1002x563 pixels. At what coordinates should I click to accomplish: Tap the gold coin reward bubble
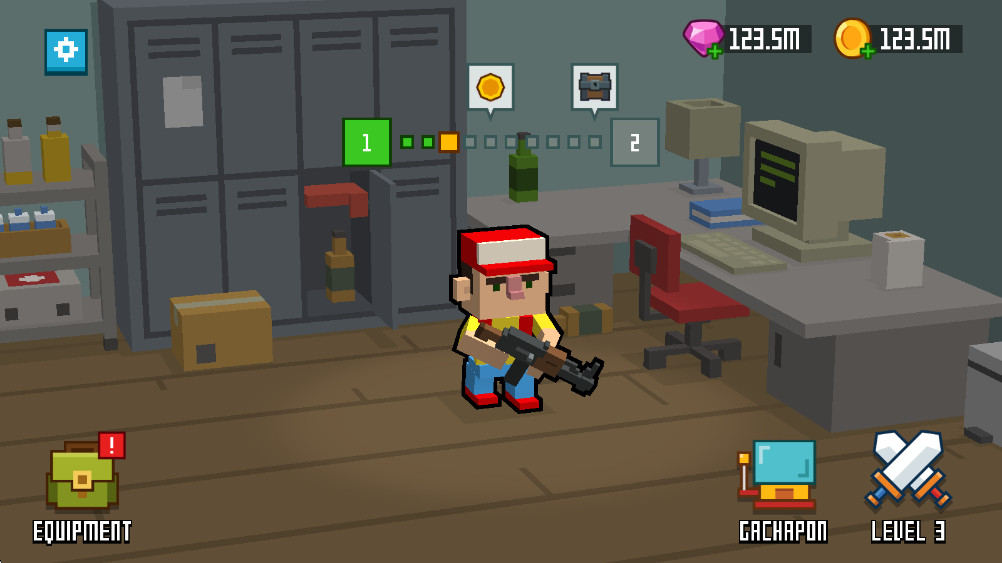pyautogui.click(x=490, y=88)
